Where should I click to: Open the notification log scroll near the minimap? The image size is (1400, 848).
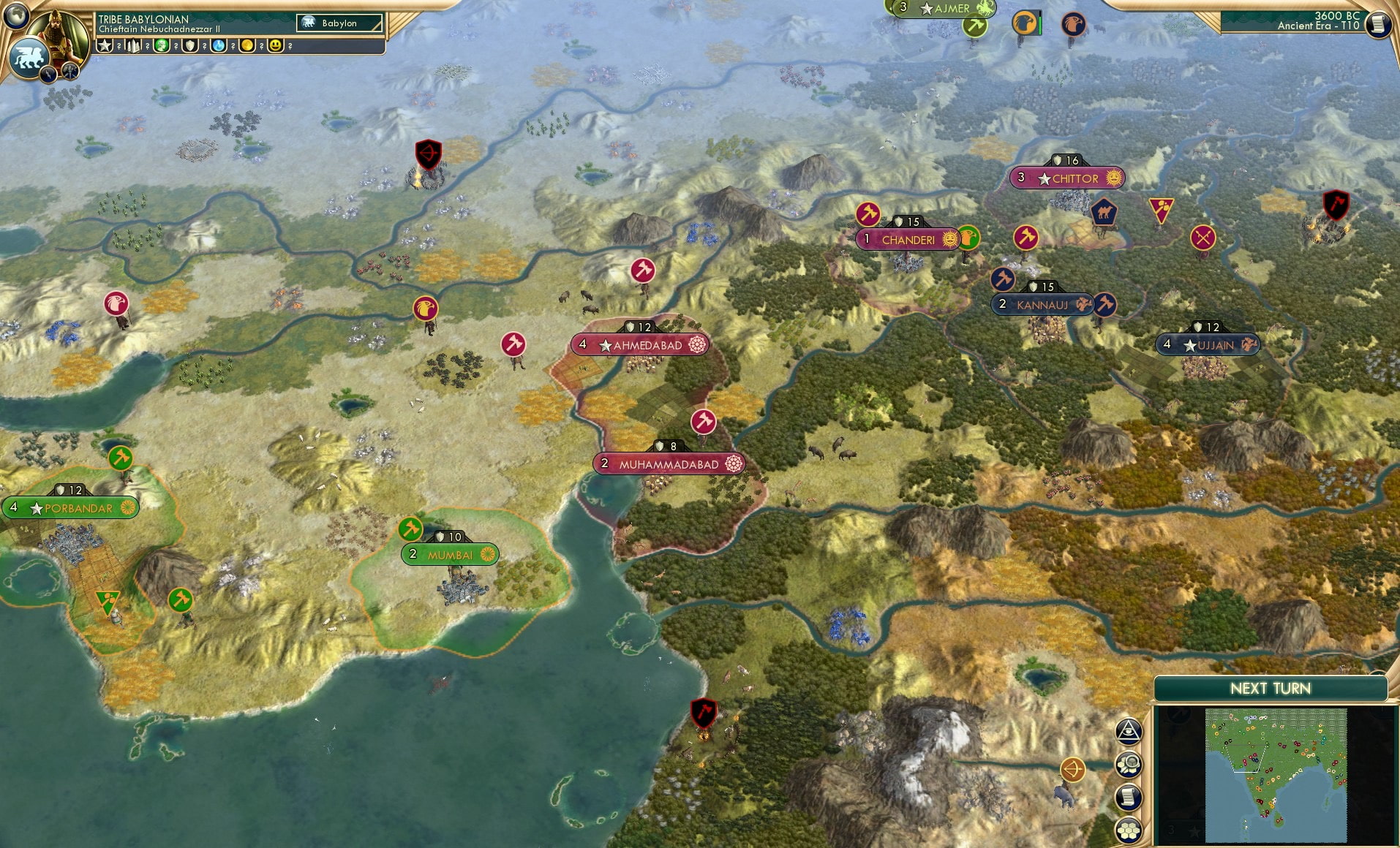coord(1129,795)
